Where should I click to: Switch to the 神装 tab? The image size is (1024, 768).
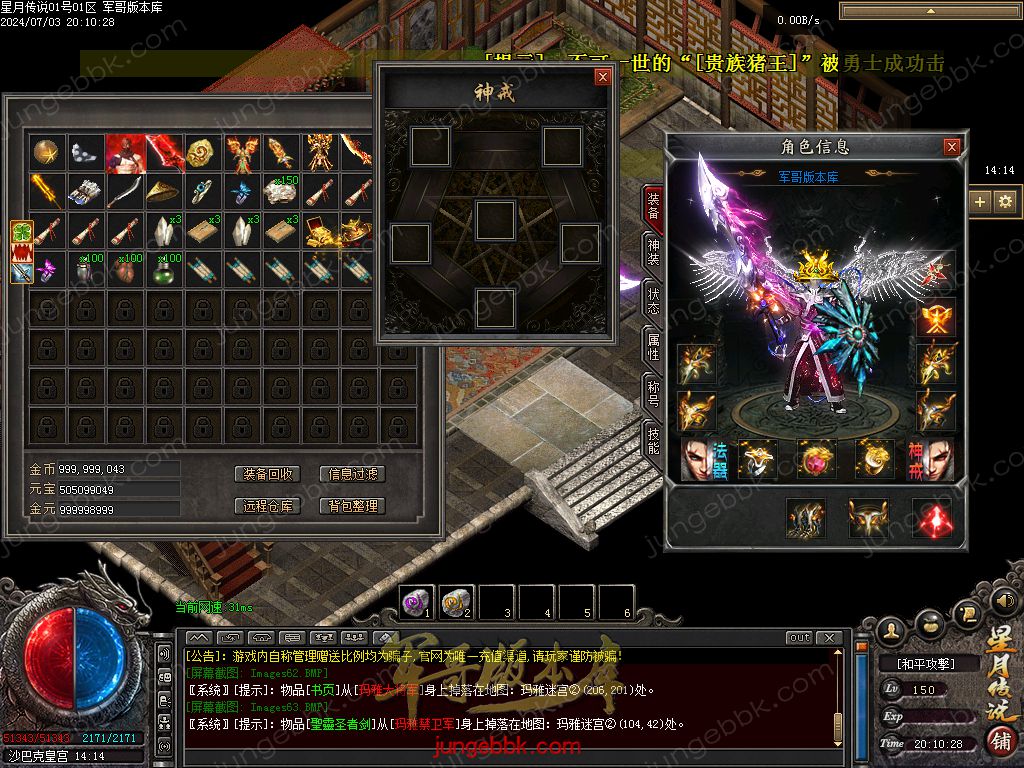(x=653, y=253)
